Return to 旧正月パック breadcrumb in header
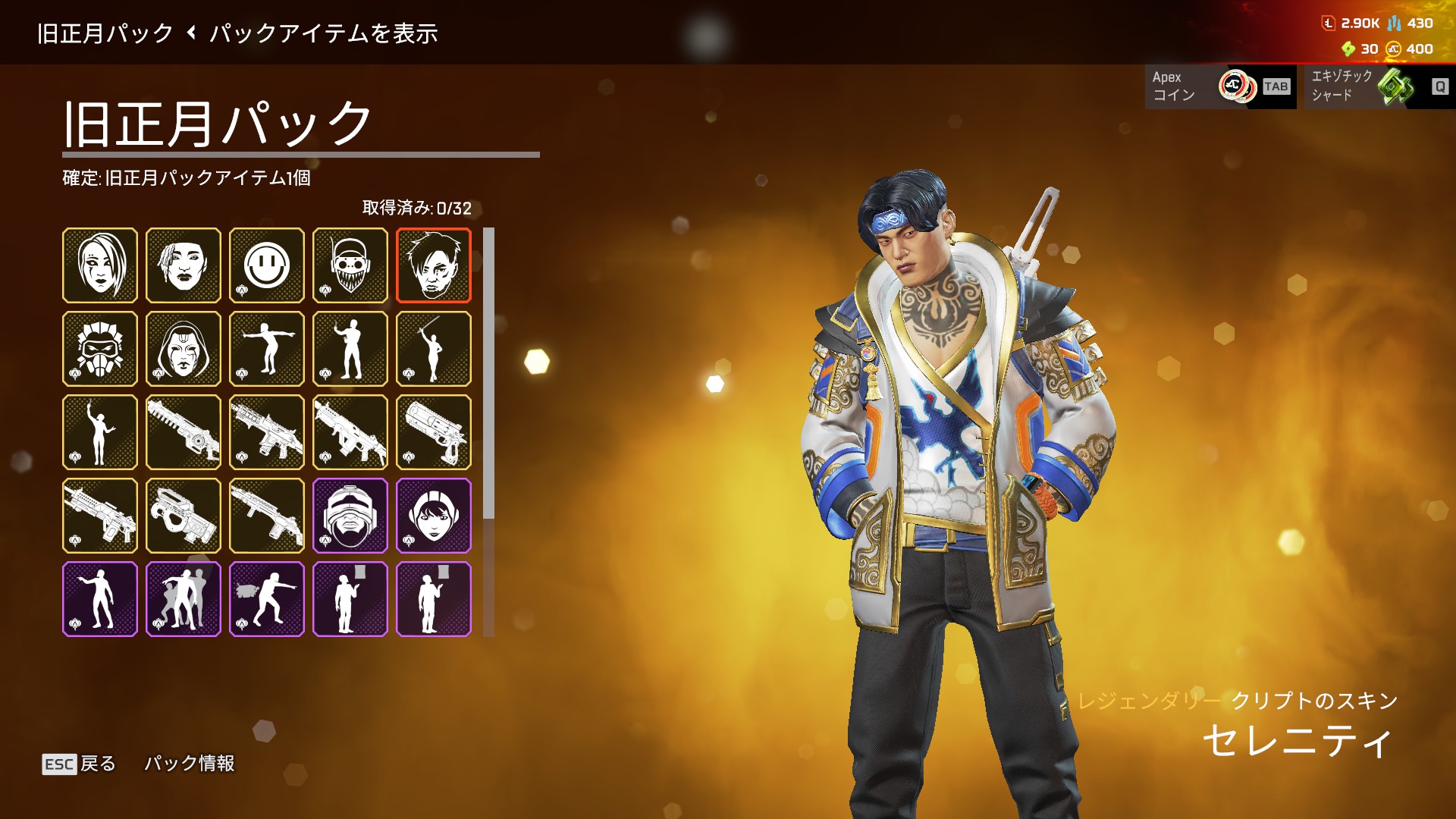This screenshot has width=1456, height=819. click(105, 33)
